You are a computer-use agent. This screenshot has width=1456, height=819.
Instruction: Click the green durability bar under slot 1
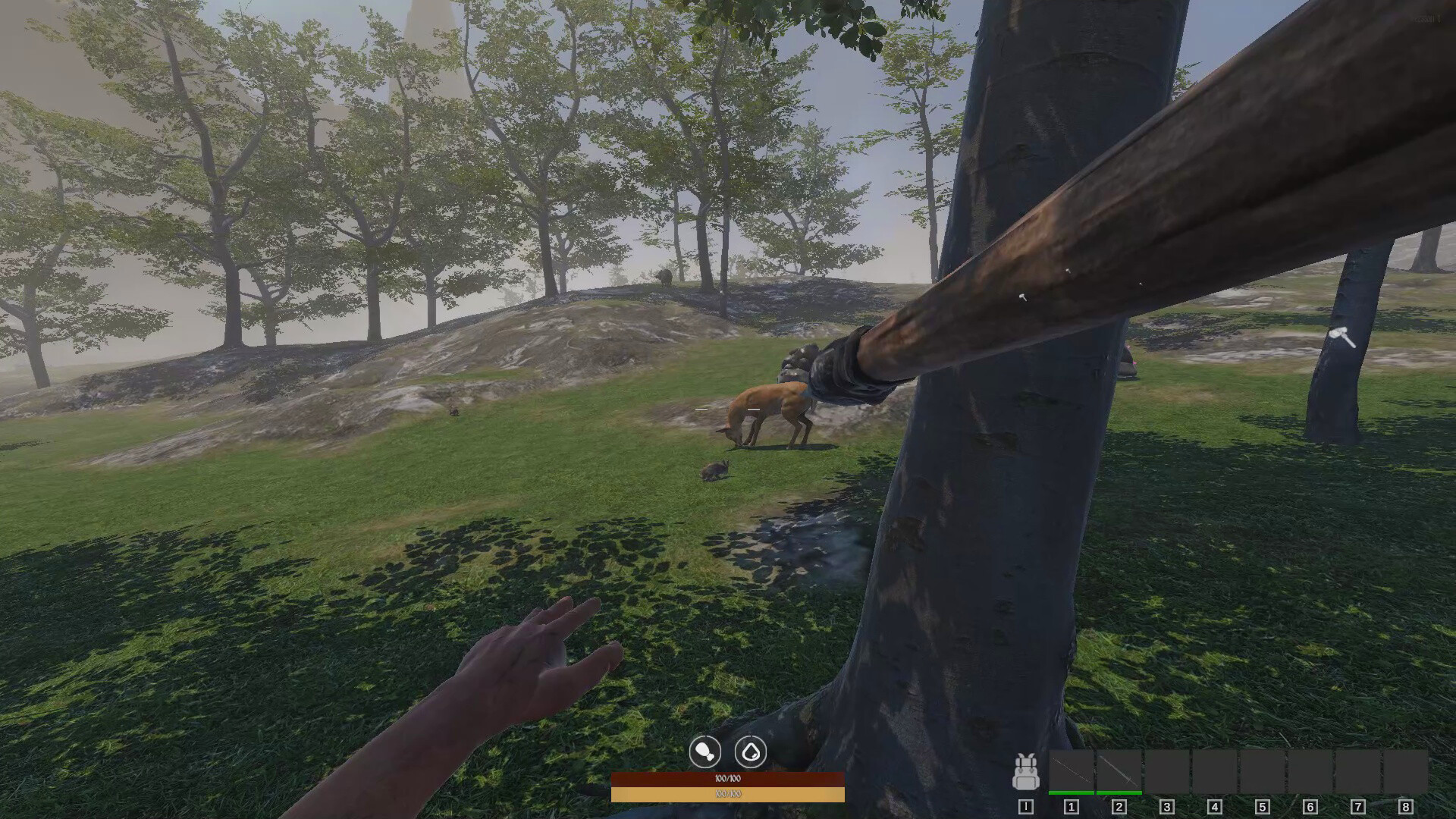coord(1072,792)
